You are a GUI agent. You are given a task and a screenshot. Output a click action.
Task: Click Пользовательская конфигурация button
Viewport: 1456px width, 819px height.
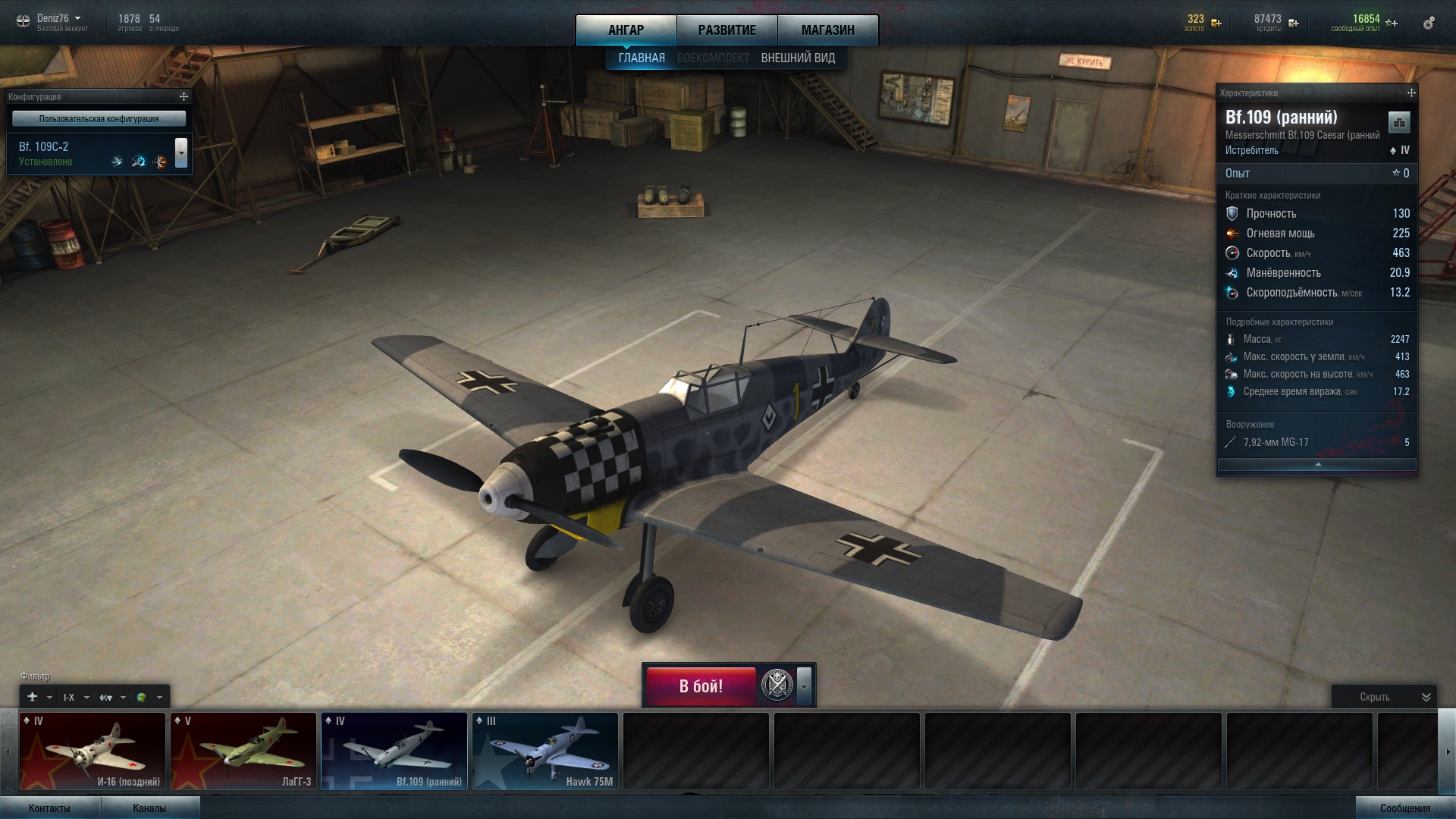coord(99,119)
